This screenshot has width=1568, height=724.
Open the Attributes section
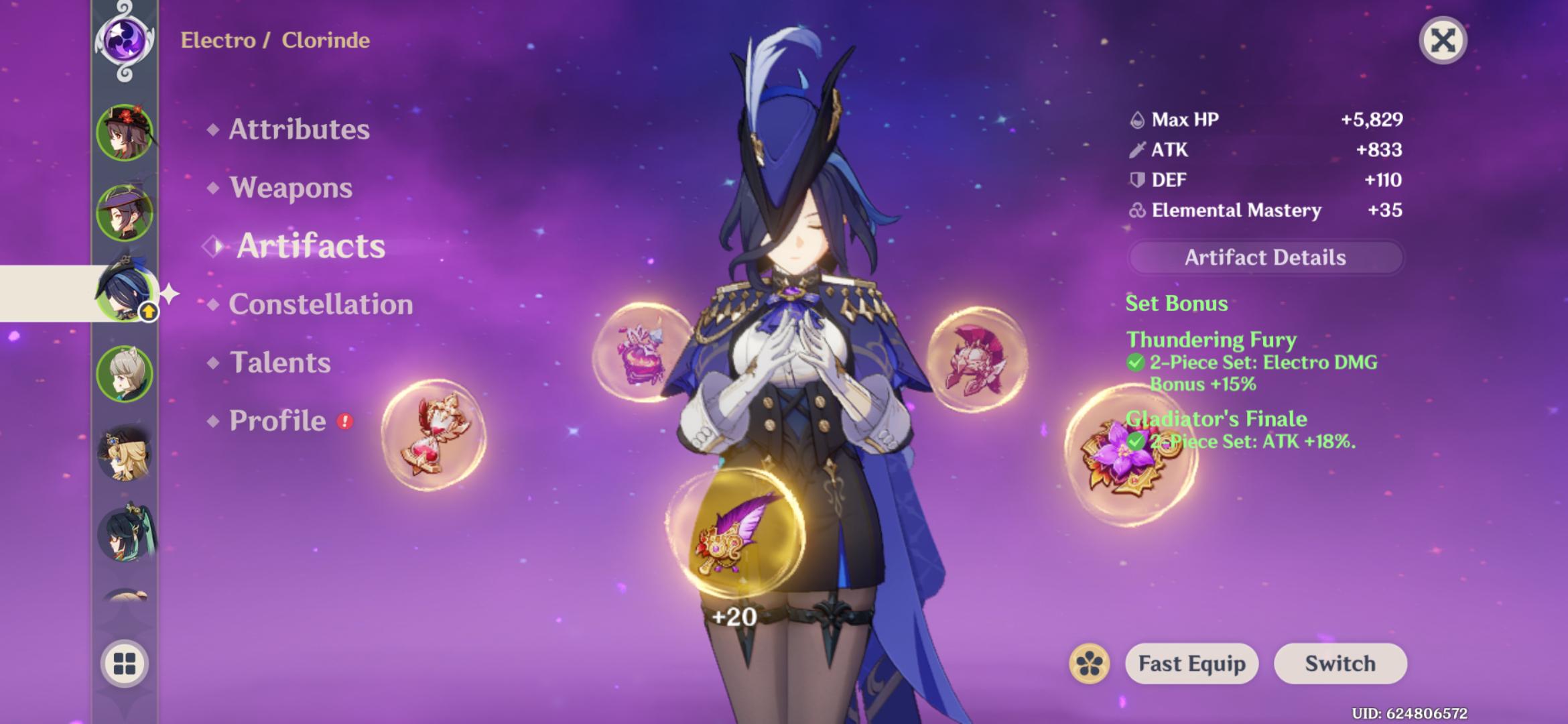[299, 129]
